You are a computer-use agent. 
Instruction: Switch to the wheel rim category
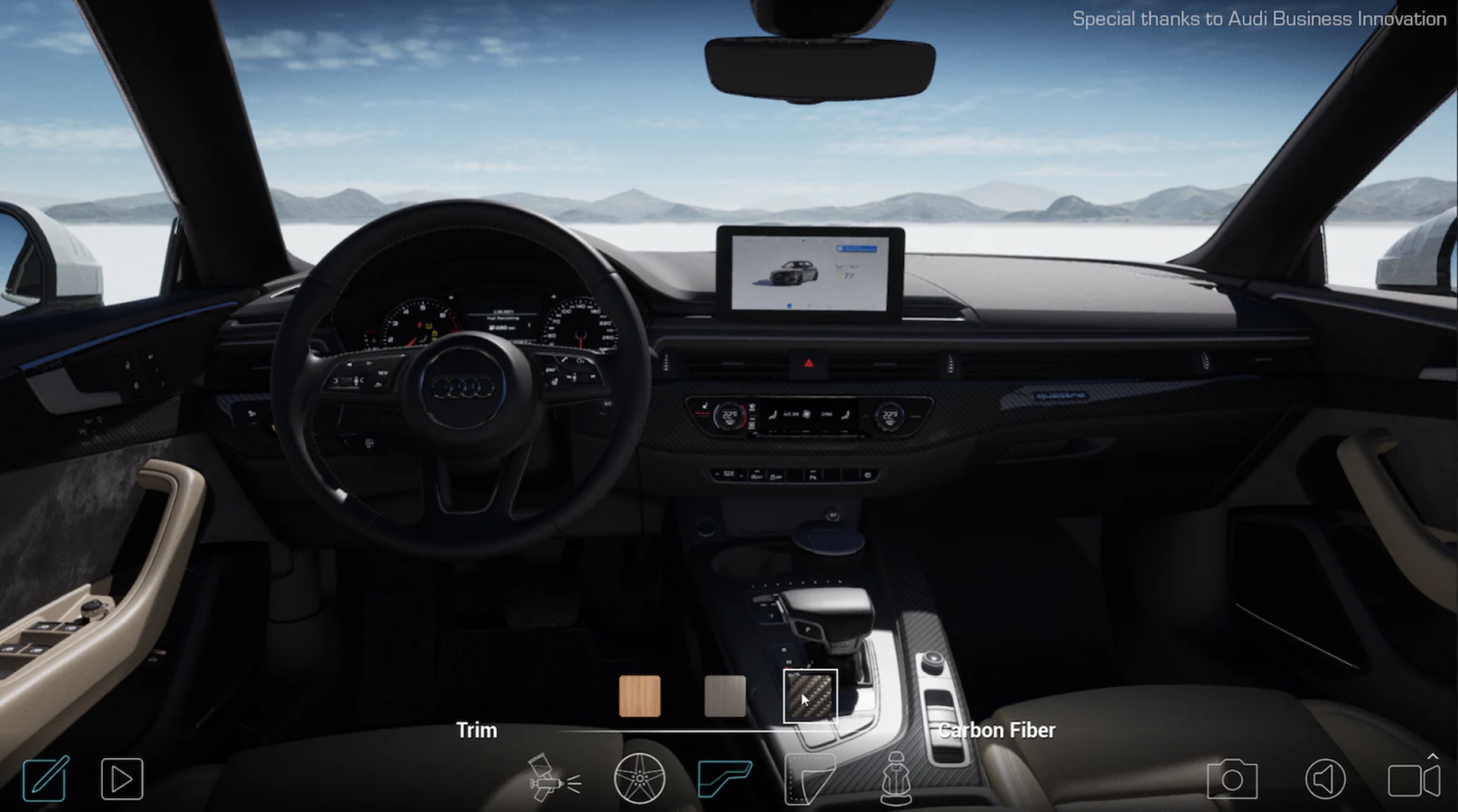(639, 779)
